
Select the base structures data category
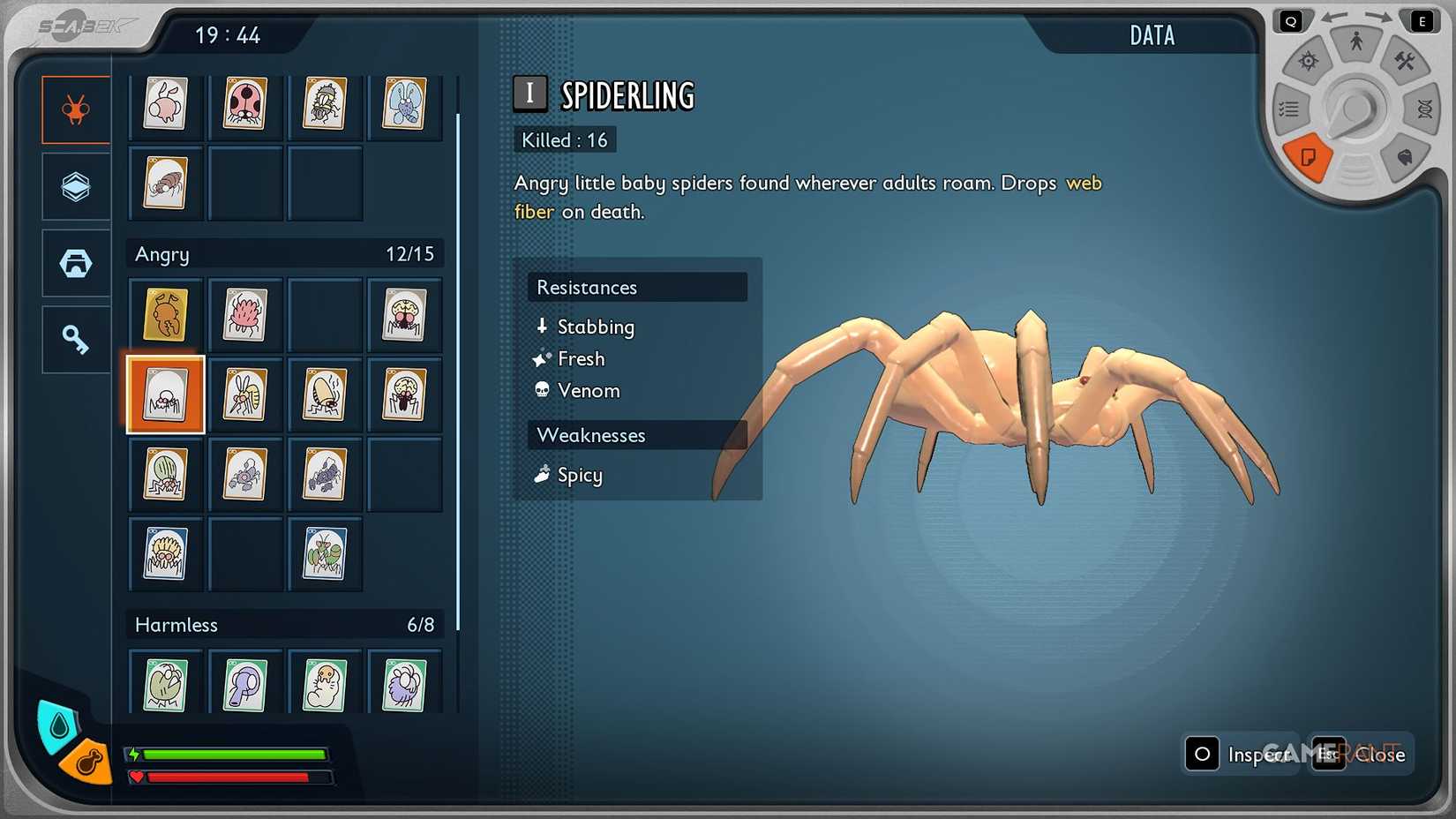pos(75,262)
